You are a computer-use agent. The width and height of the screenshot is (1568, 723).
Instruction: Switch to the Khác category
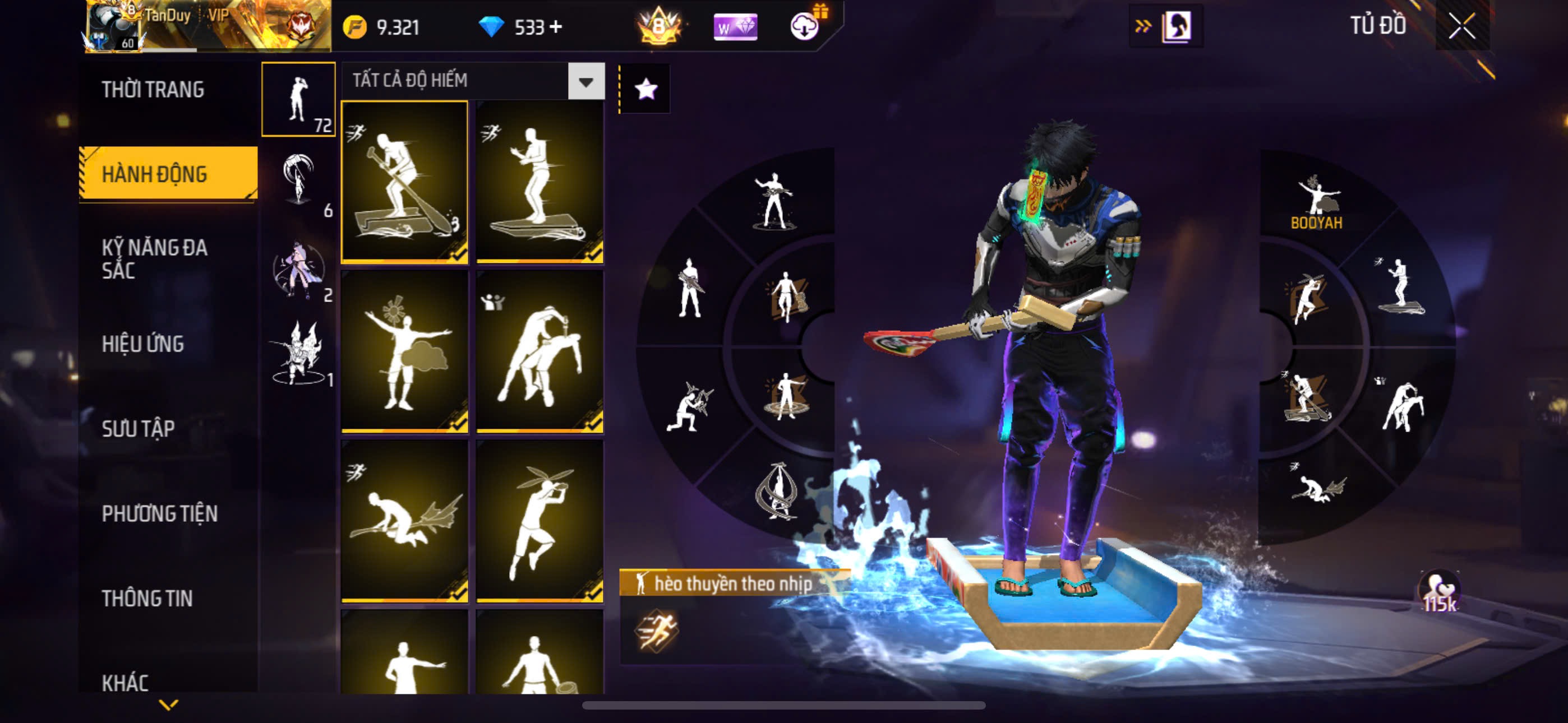tap(125, 682)
